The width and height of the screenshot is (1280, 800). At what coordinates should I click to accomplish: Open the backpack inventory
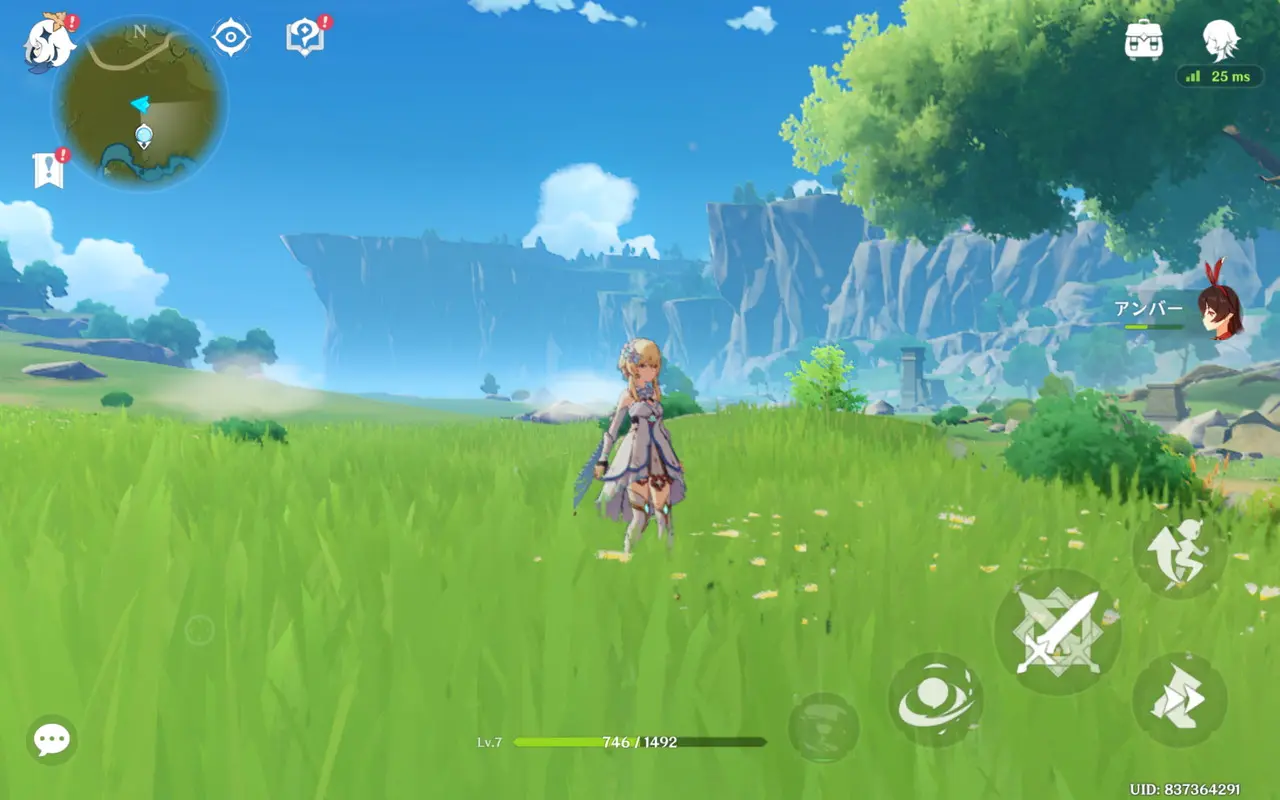click(x=1144, y=40)
